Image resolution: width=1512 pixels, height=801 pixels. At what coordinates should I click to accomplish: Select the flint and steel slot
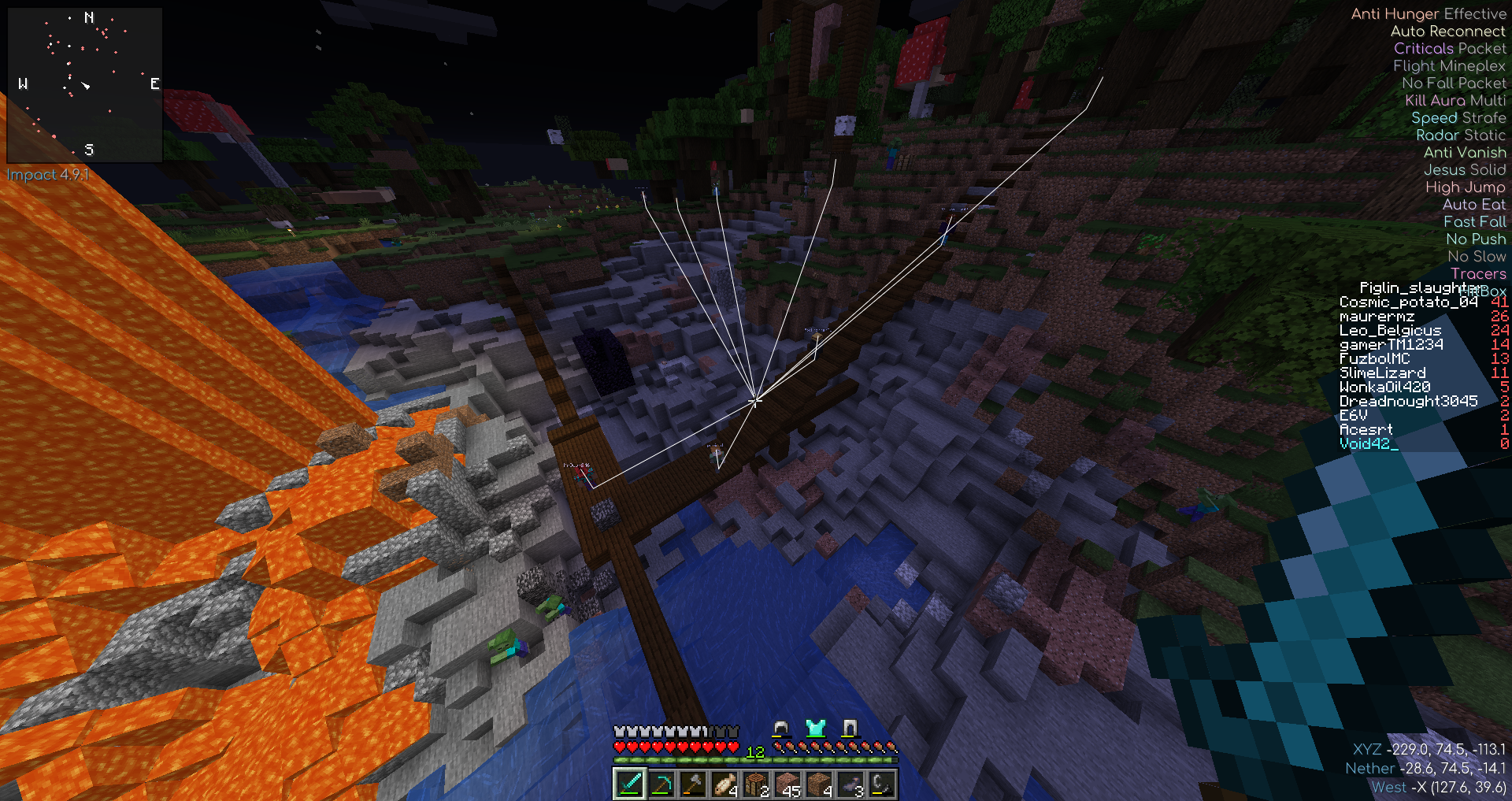tap(881, 784)
